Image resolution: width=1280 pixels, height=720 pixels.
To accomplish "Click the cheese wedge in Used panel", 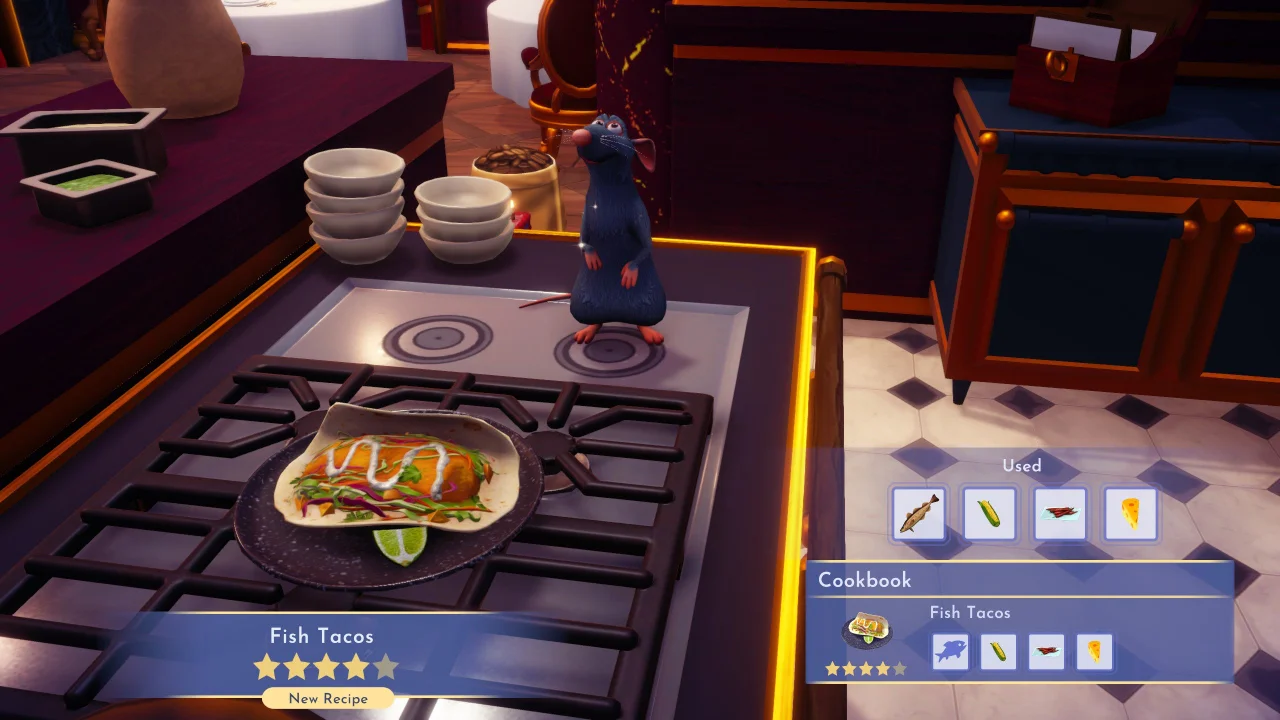I will coord(1130,513).
